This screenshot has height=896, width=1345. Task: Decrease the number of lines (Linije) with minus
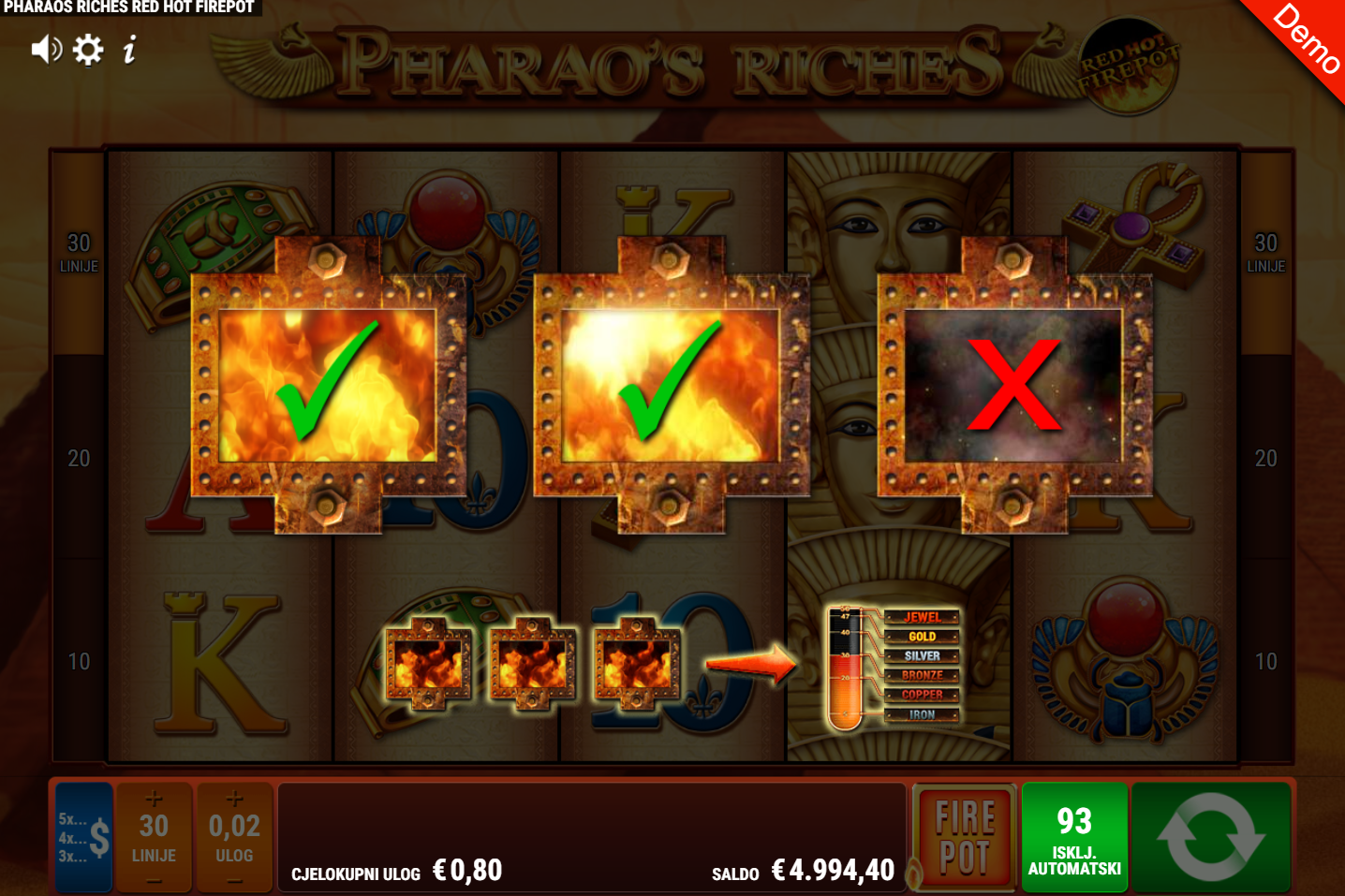(154, 880)
